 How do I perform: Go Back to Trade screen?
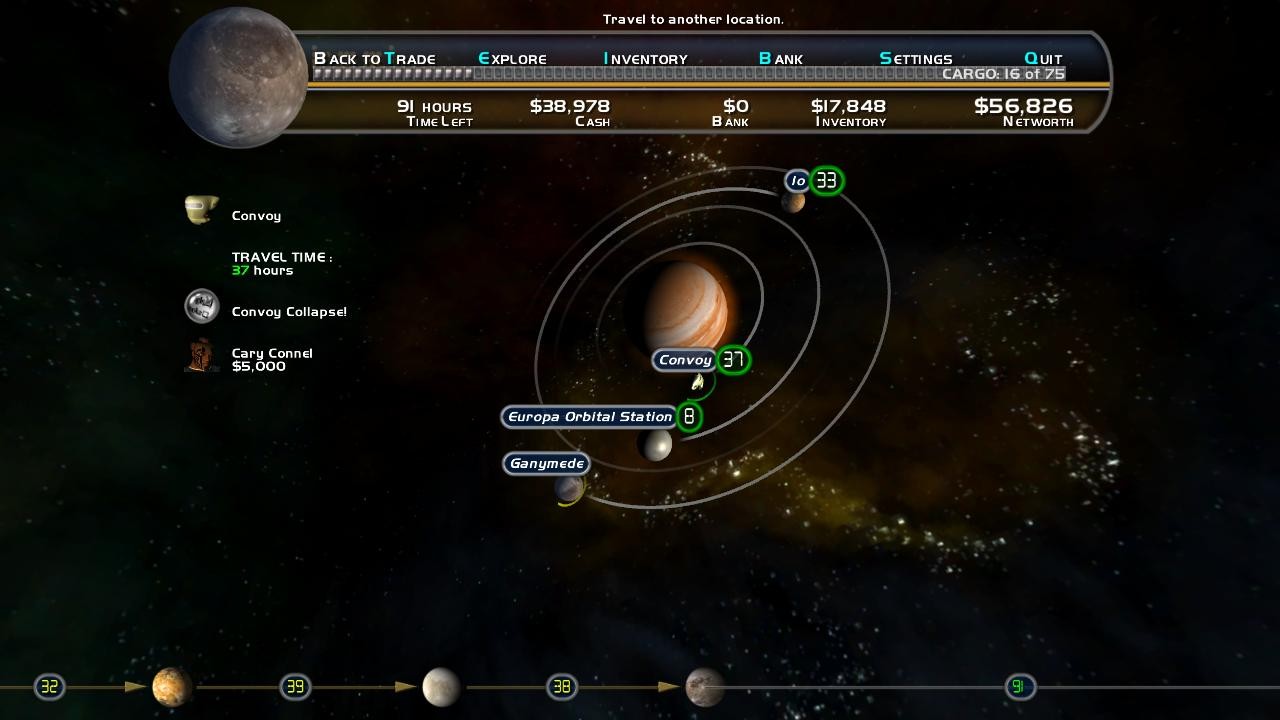[x=374, y=59]
